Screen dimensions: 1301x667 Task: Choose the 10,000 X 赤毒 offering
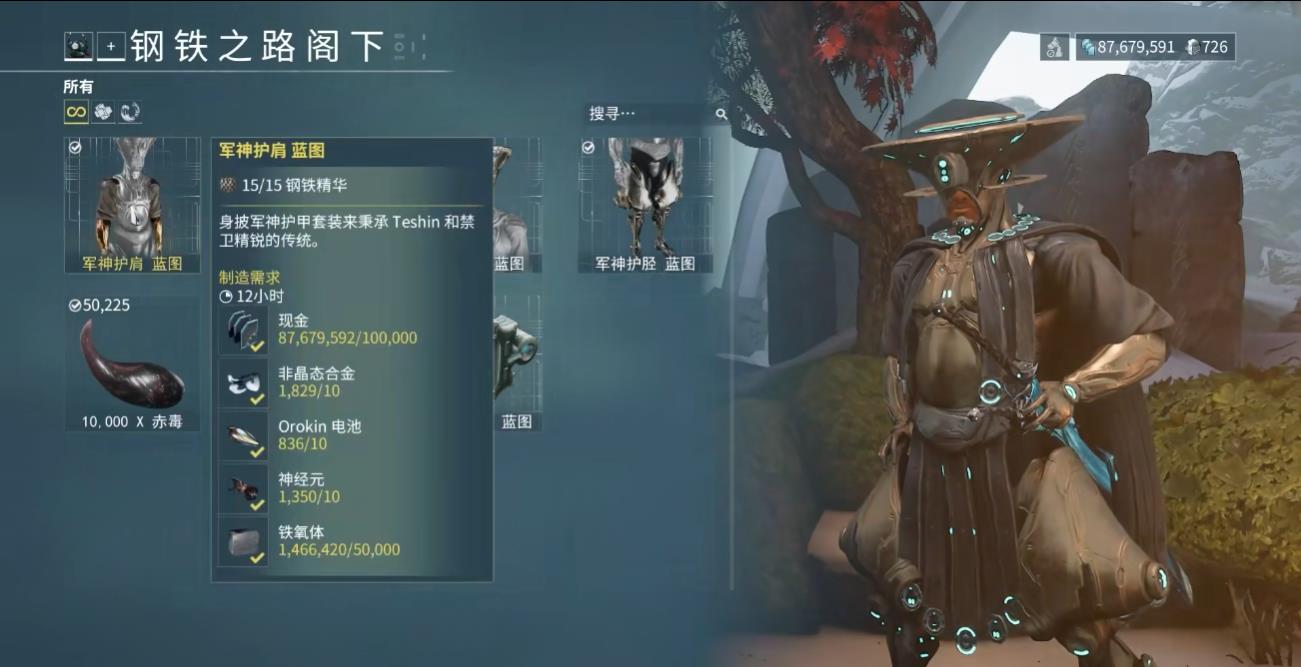click(132, 363)
